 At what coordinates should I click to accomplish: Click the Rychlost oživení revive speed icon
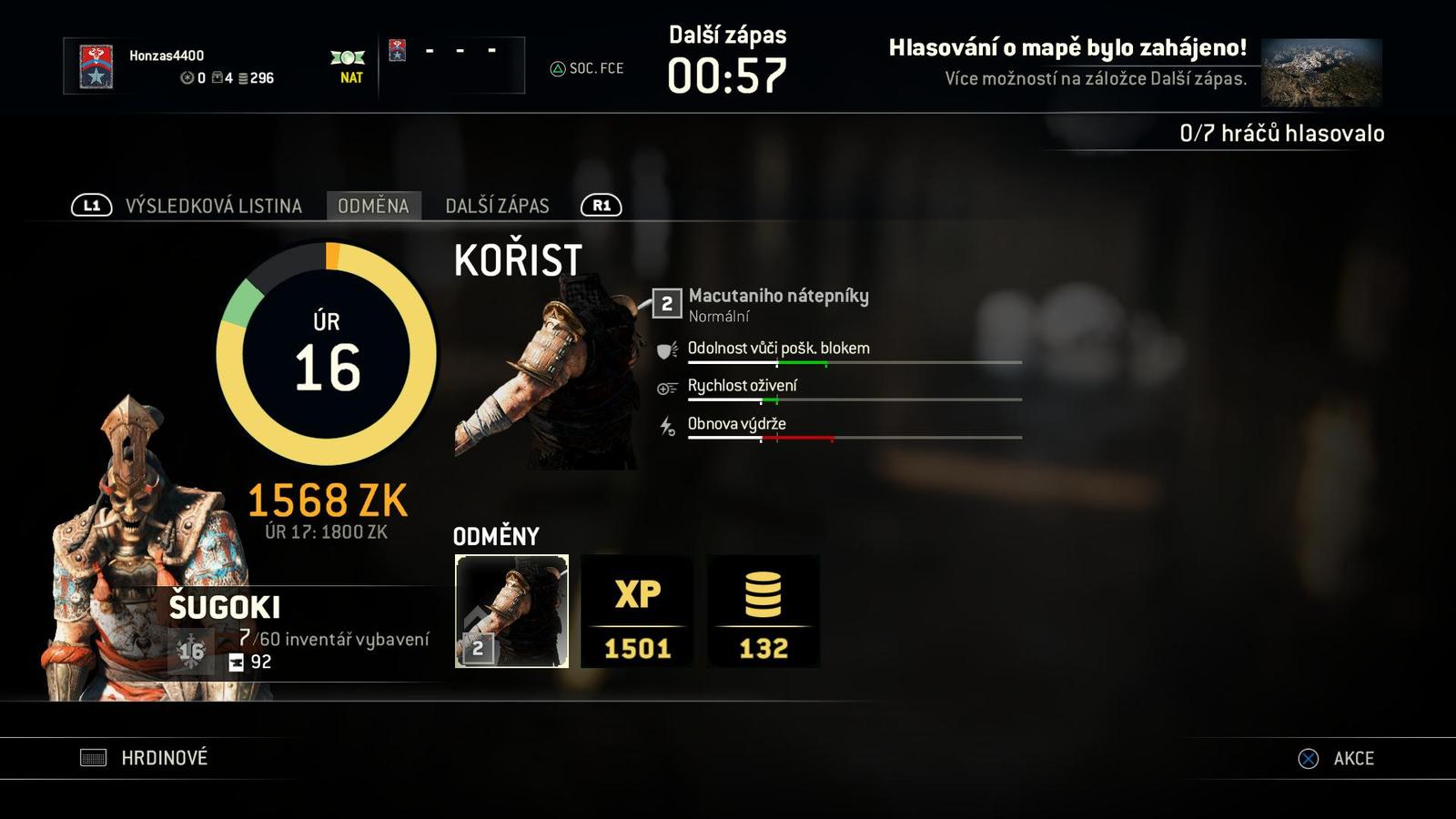(x=666, y=386)
